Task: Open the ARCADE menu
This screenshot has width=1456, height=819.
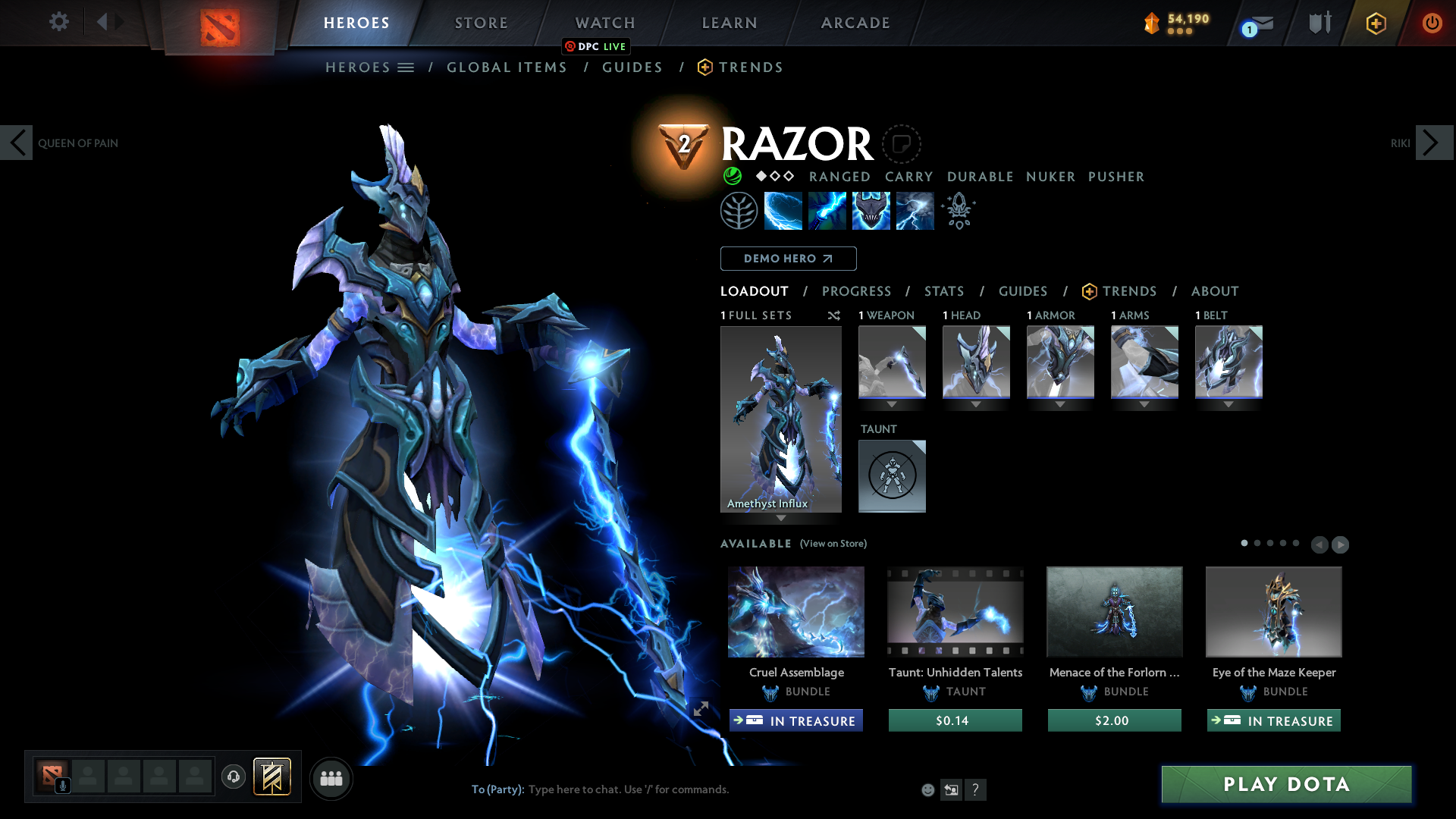Action: pyautogui.click(x=855, y=23)
